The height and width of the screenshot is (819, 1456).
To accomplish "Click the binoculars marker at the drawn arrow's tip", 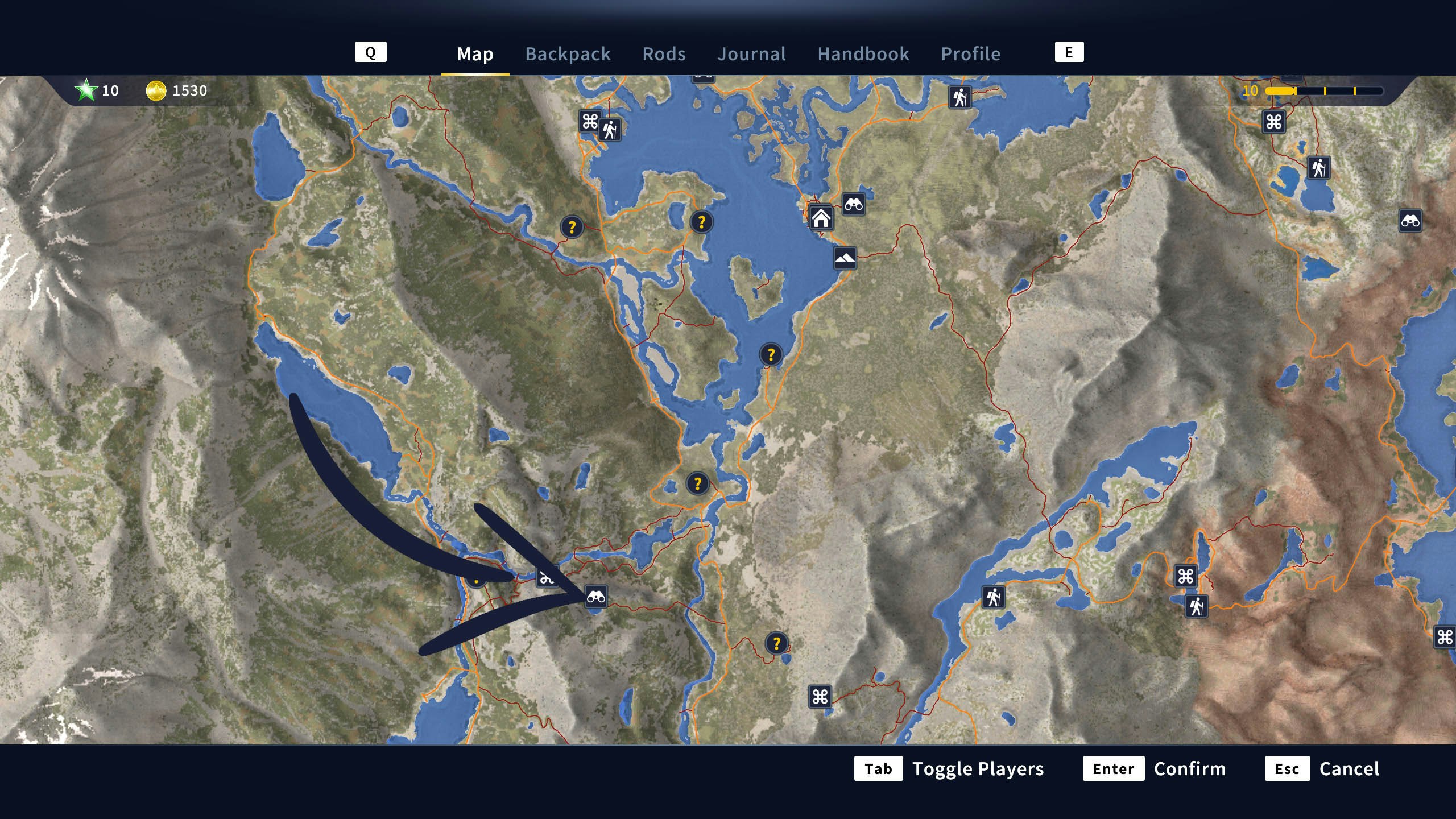I will pyautogui.click(x=595, y=597).
